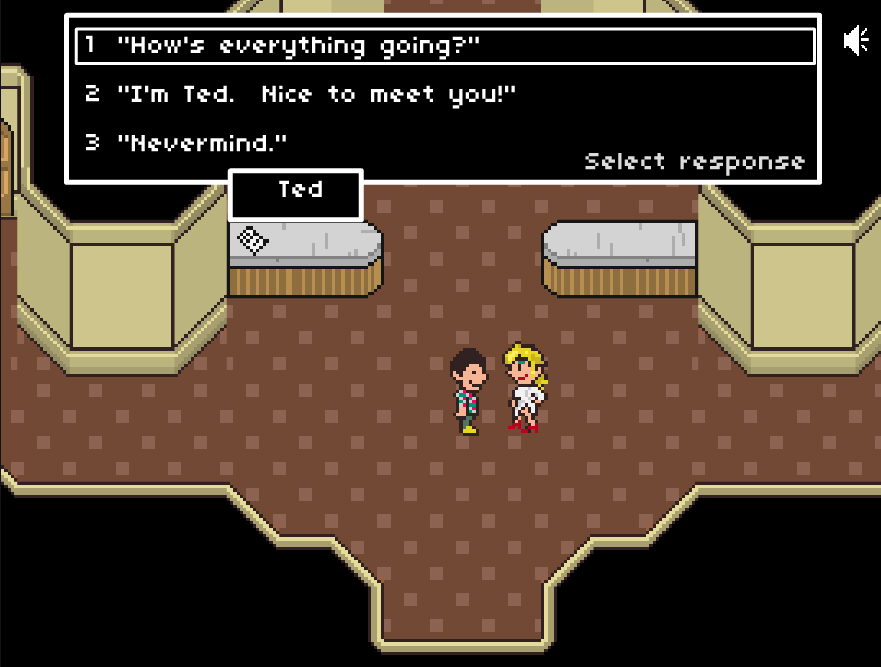Toggle the sound speaker icon
This screenshot has width=881, height=667.
click(856, 41)
